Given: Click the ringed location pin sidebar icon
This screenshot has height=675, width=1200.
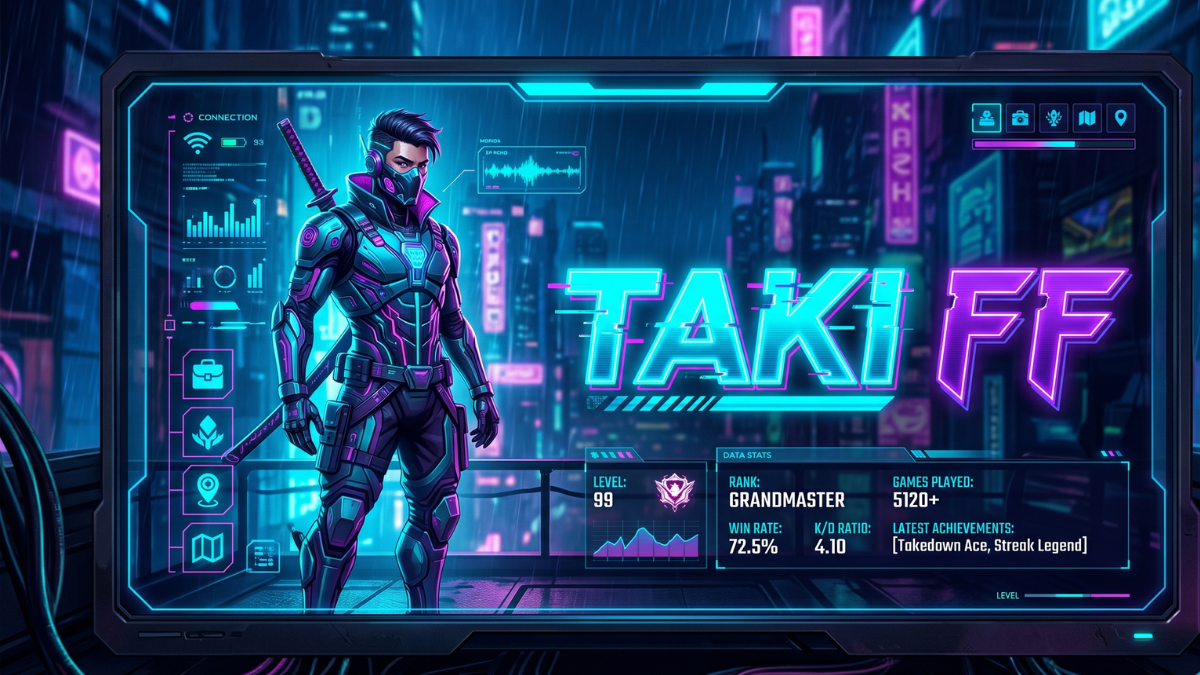Looking at the screenshot, I should tap(208, 489).
